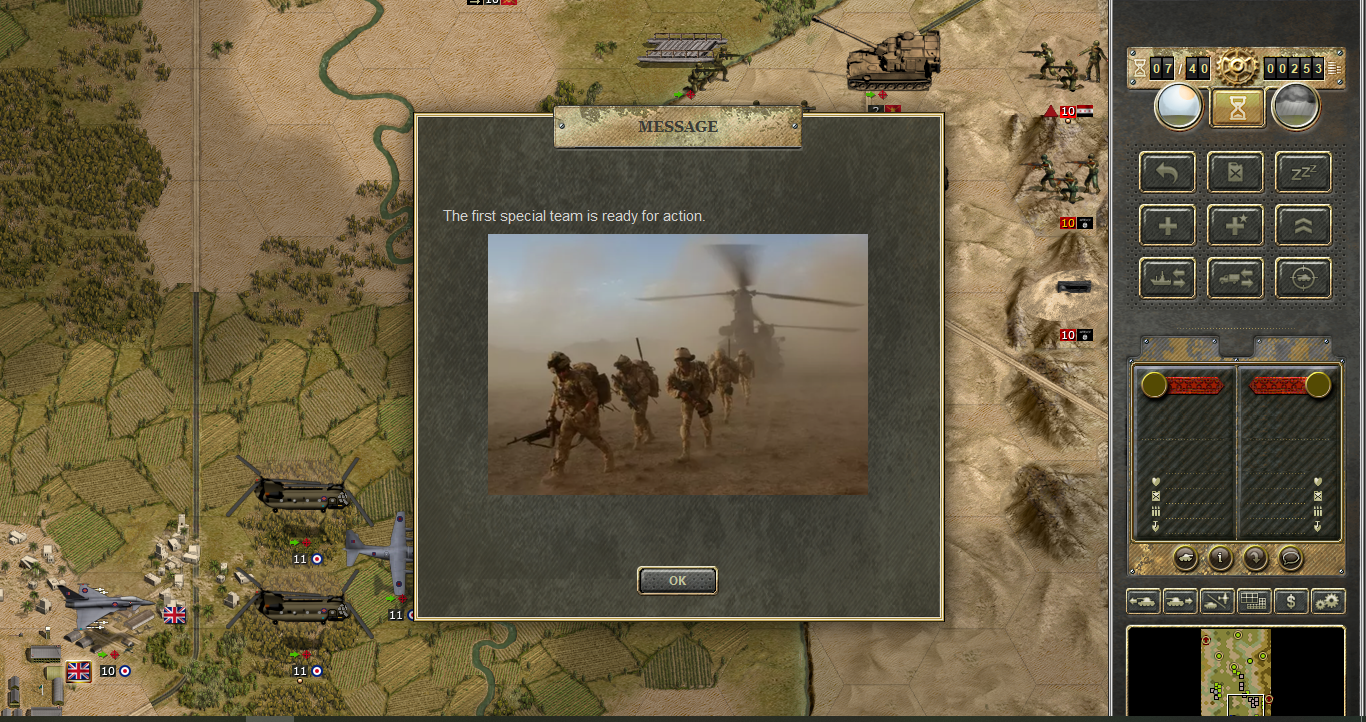Image resolution: width=1366 pixels, height=722 pixels.
Task: Open the round tank icon button
Action: 1185,558
